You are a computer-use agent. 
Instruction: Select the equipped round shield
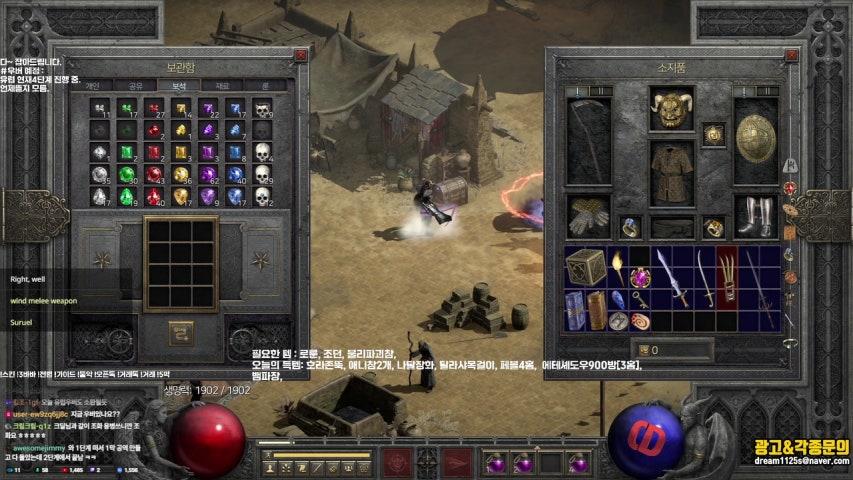(x=756, y=139)
